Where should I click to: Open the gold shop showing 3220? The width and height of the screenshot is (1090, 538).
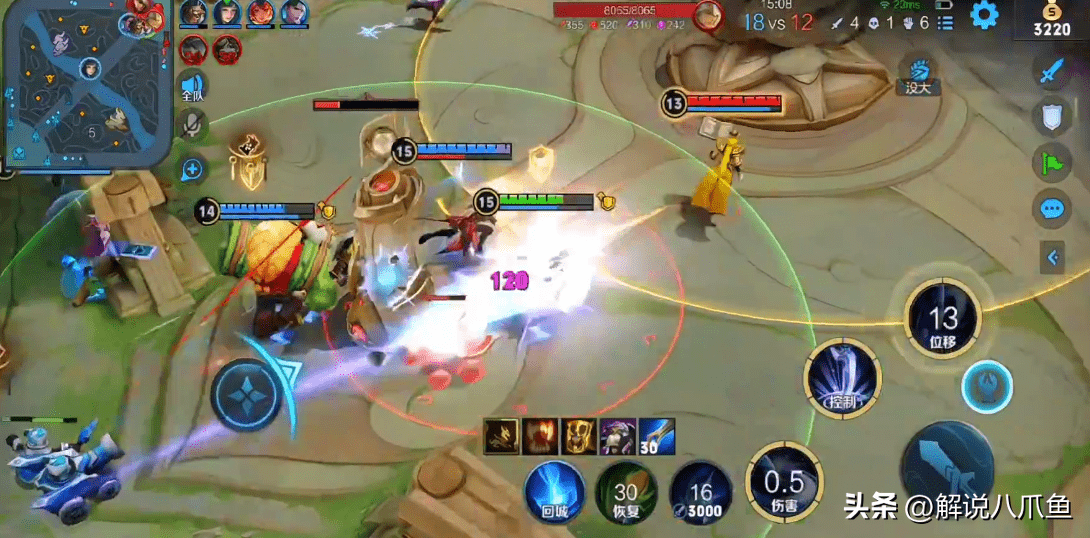[1051, 20]
